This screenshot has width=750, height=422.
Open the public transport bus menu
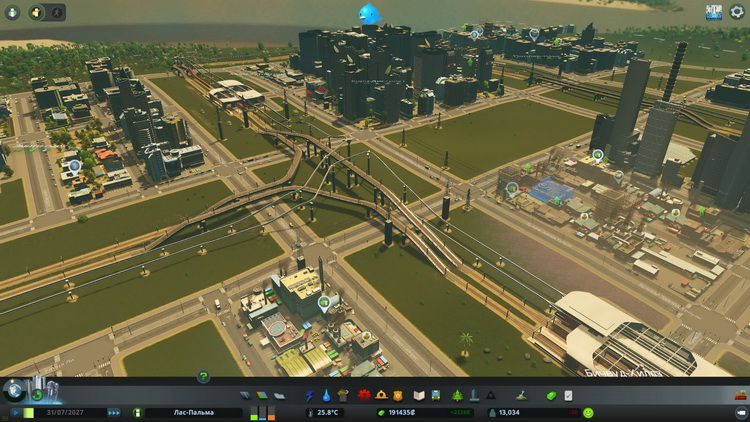436,396
